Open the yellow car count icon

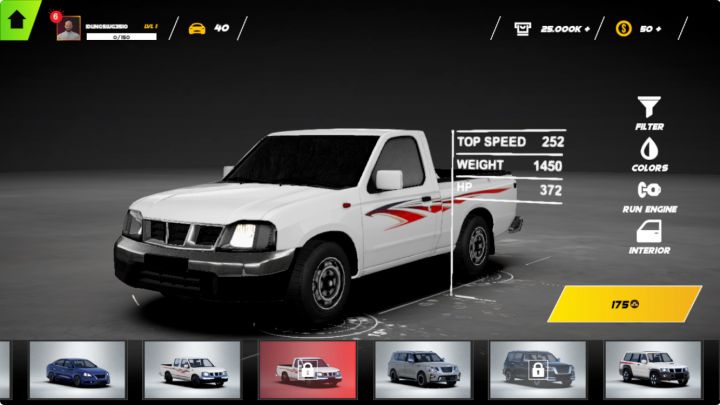click(197, 28)
